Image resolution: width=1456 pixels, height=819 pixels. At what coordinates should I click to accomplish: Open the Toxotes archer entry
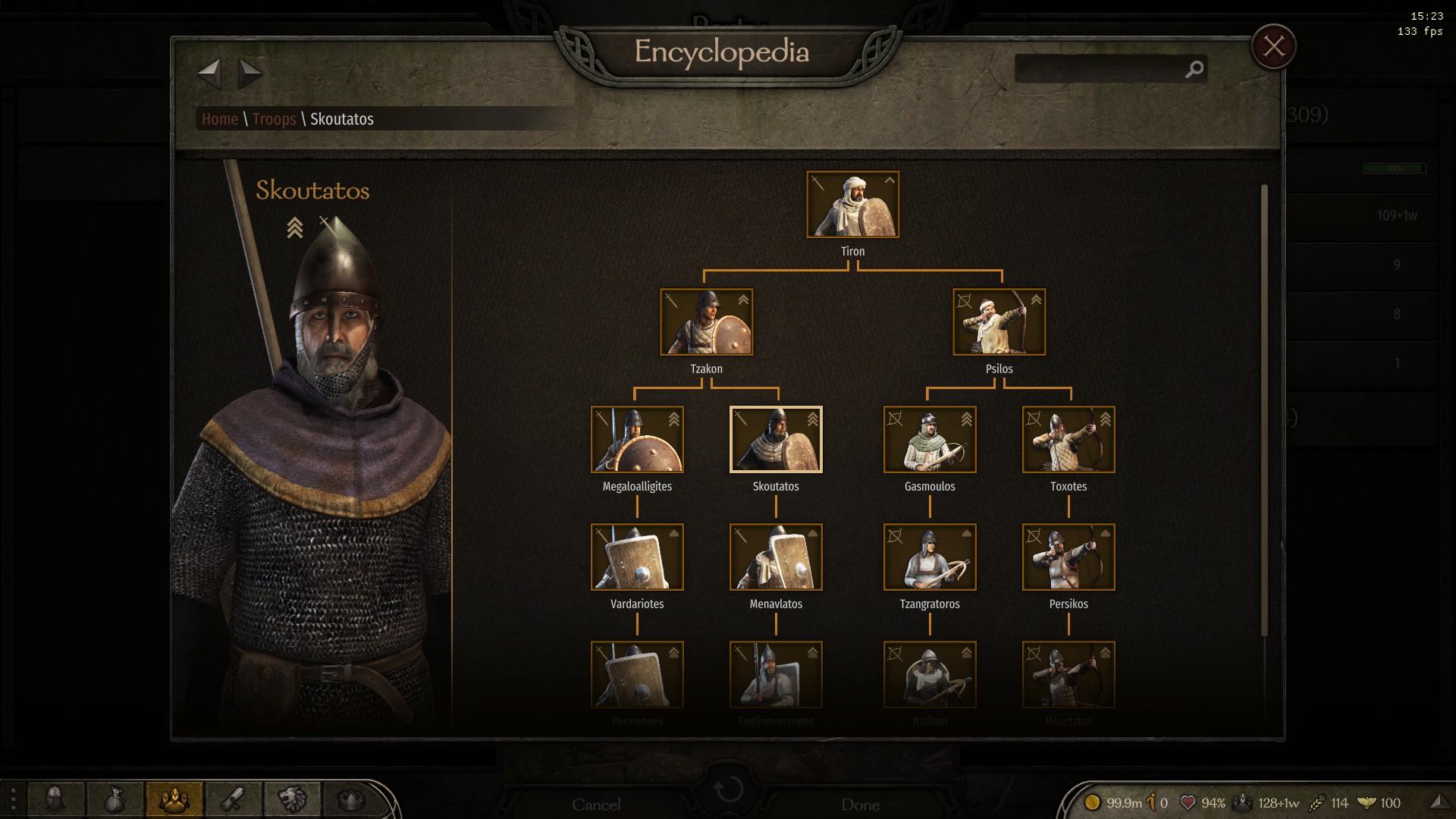coord(1068,440)
